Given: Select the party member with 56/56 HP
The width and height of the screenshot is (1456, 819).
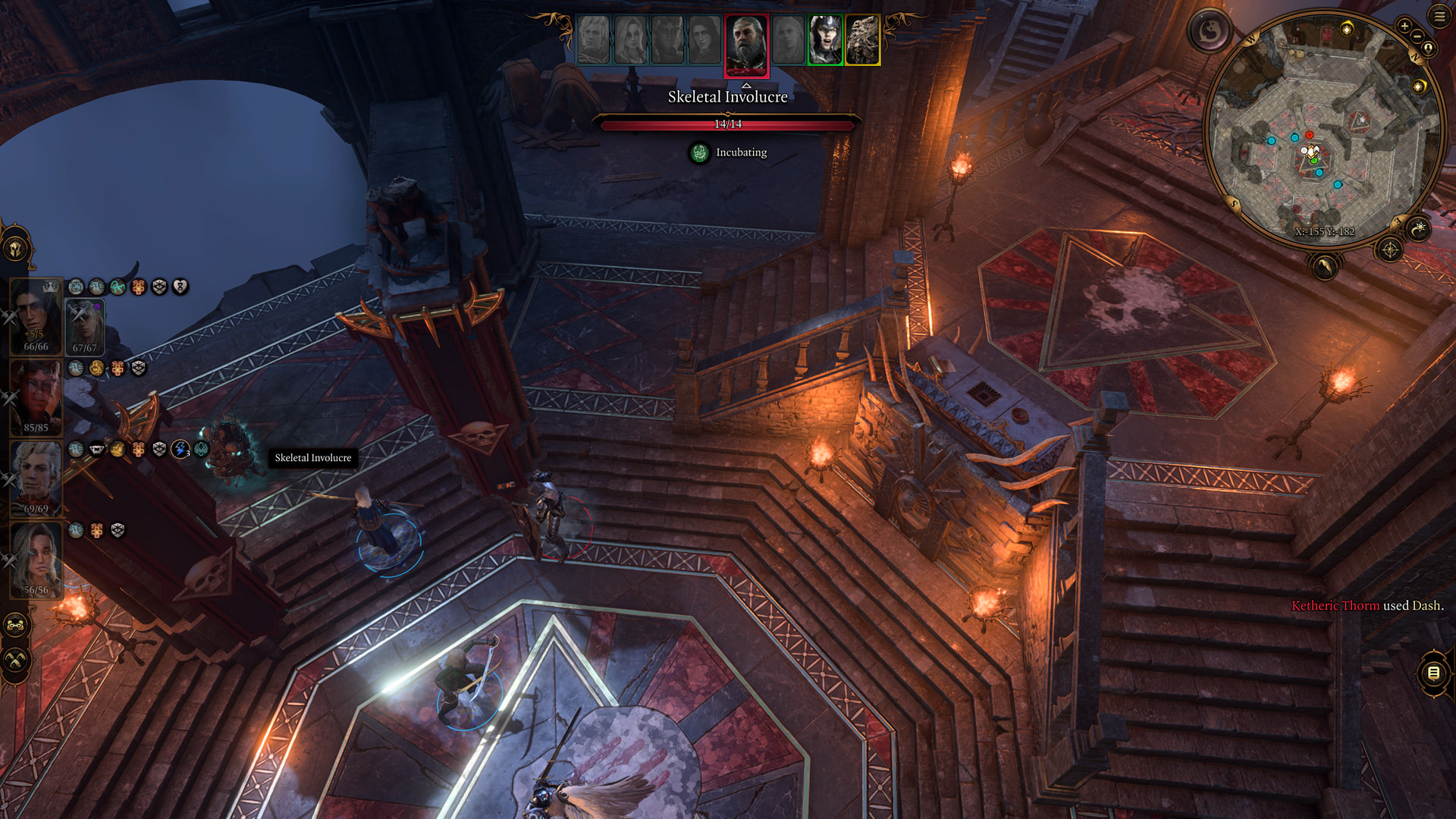Looking at the screenshot, I should 36,560.
